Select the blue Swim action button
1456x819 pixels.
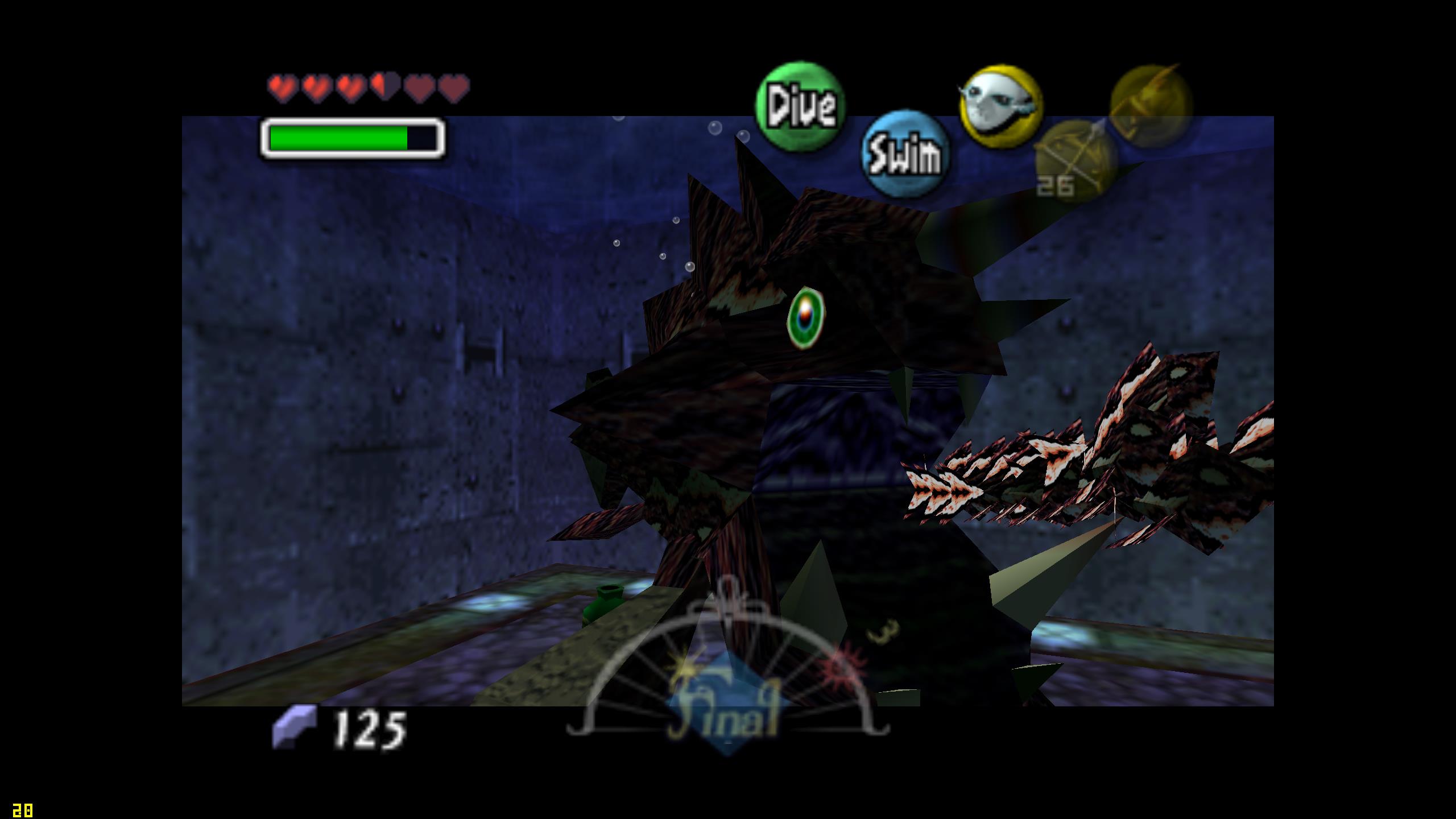(x=905, y=154)
